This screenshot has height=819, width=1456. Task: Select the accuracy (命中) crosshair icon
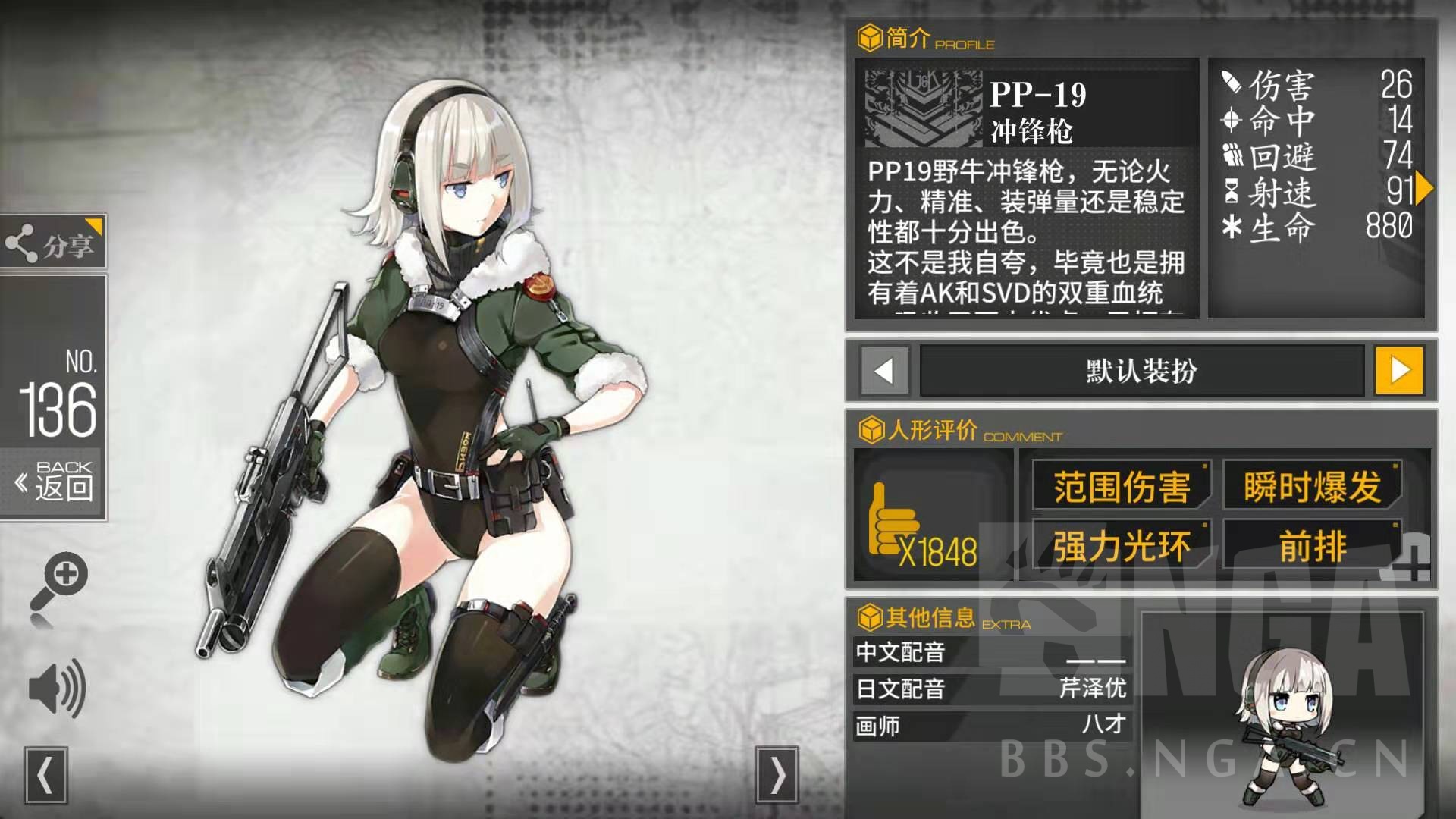pyautogui.click(x=1232, y=118)
